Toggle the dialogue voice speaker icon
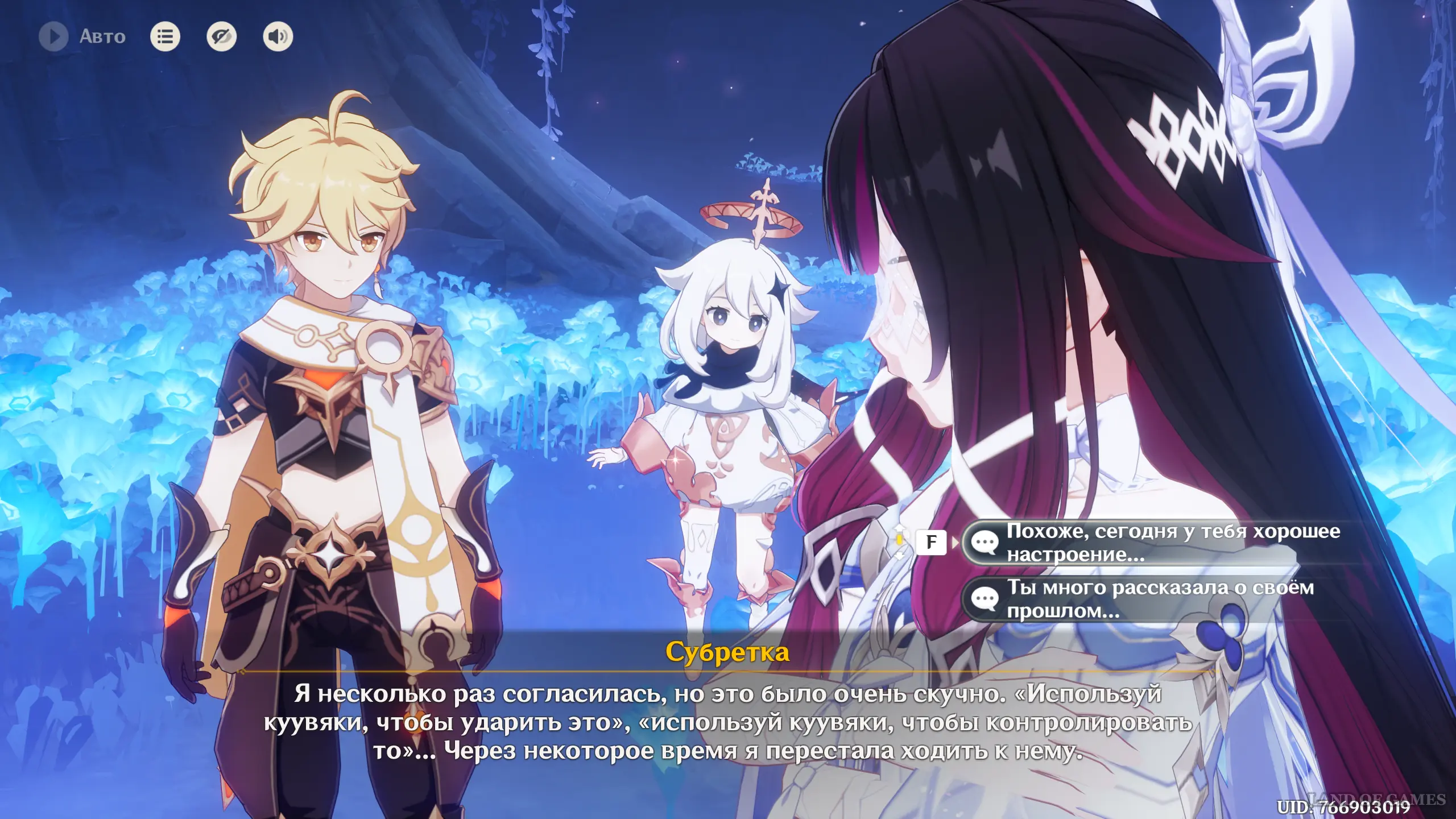 coord(278,37)
